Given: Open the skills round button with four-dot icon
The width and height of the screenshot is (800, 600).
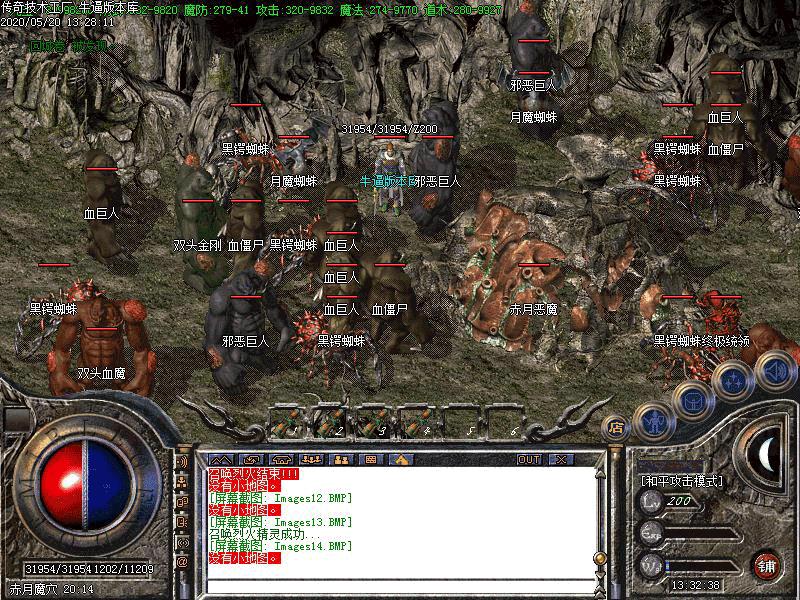Looking at the screenshot, I should click(x=733, y=379).
